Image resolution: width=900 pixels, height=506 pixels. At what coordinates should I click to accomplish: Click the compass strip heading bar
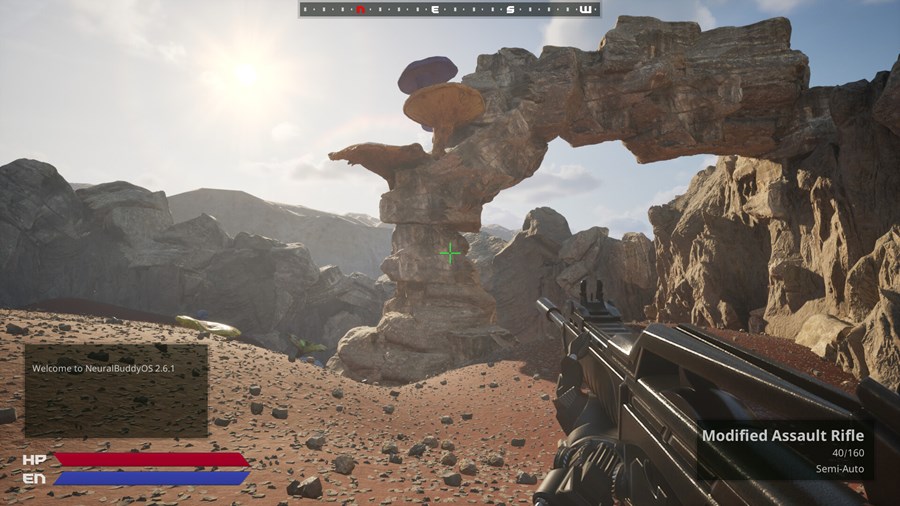point(449,9)
